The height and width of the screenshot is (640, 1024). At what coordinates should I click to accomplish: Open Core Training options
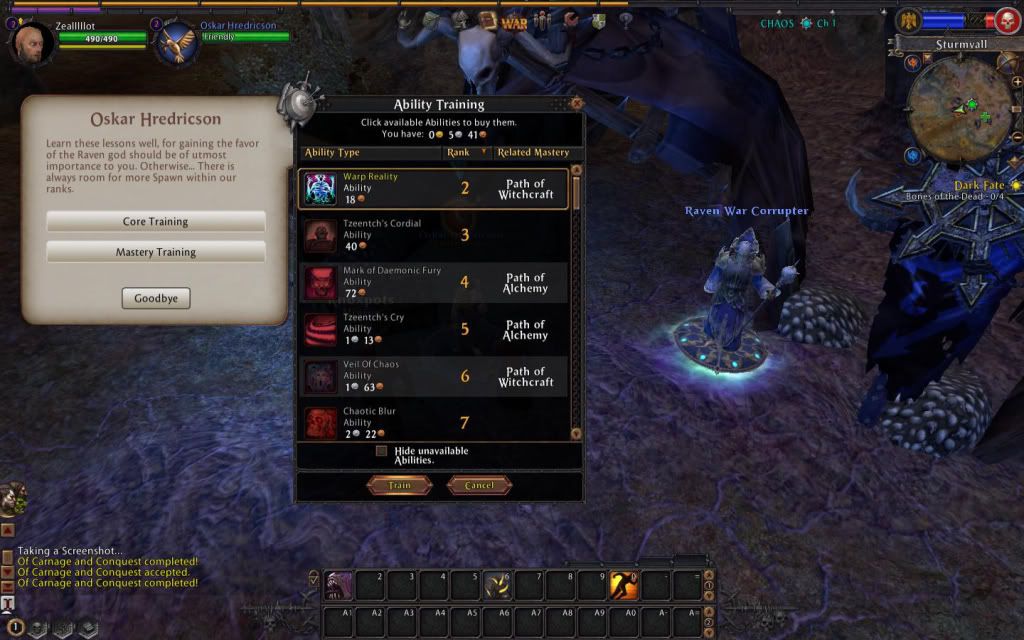(x=155, y=221)
